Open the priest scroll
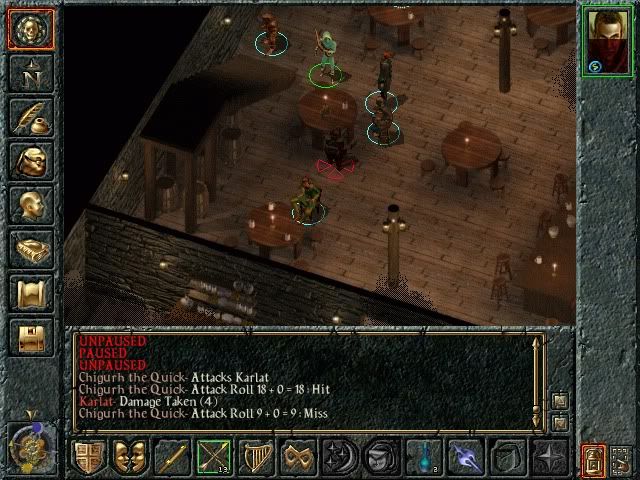This screenshot has height=480, width=640. (30, 292)
